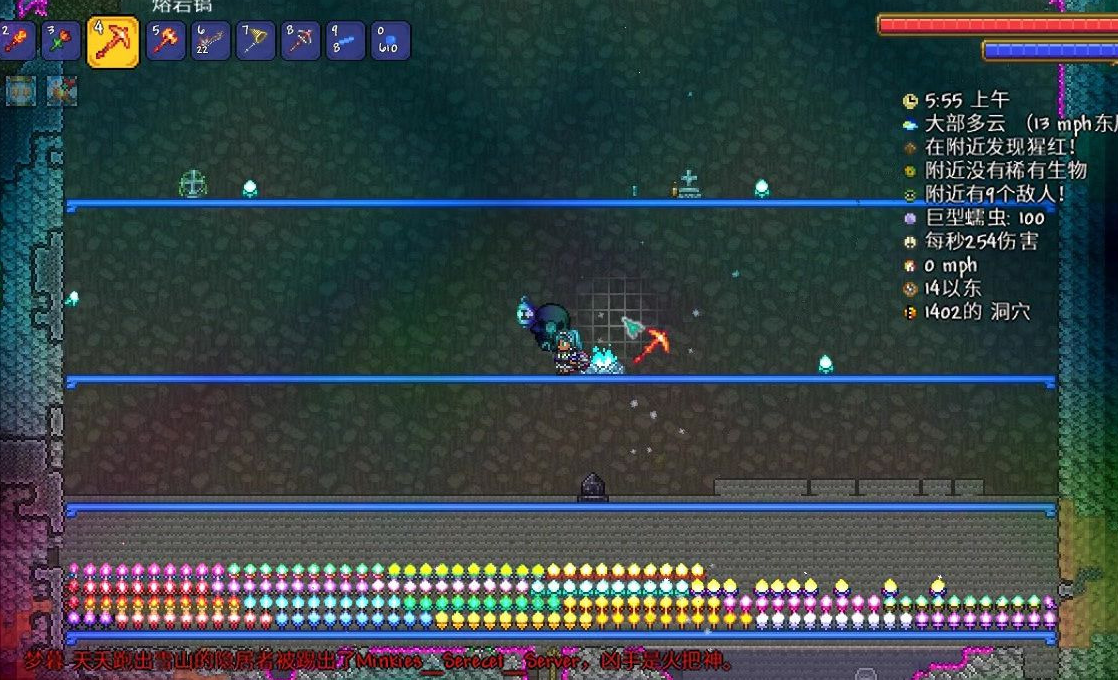This screenshot has height=680, width=1118.
Task: Select hotbar slot 6 with count 22
Action: (211, 41)
